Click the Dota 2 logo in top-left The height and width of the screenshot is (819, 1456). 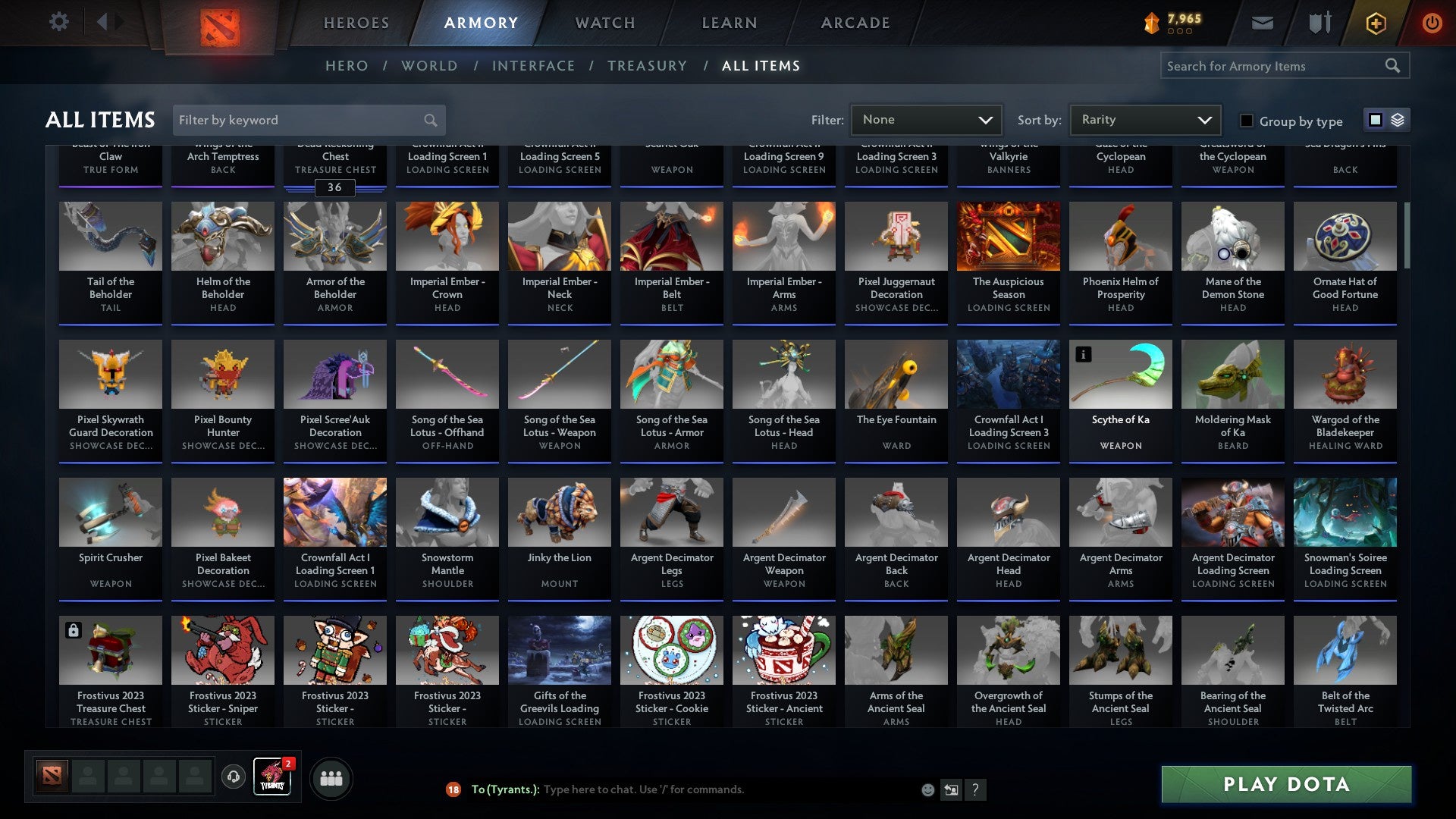(221, 23)
